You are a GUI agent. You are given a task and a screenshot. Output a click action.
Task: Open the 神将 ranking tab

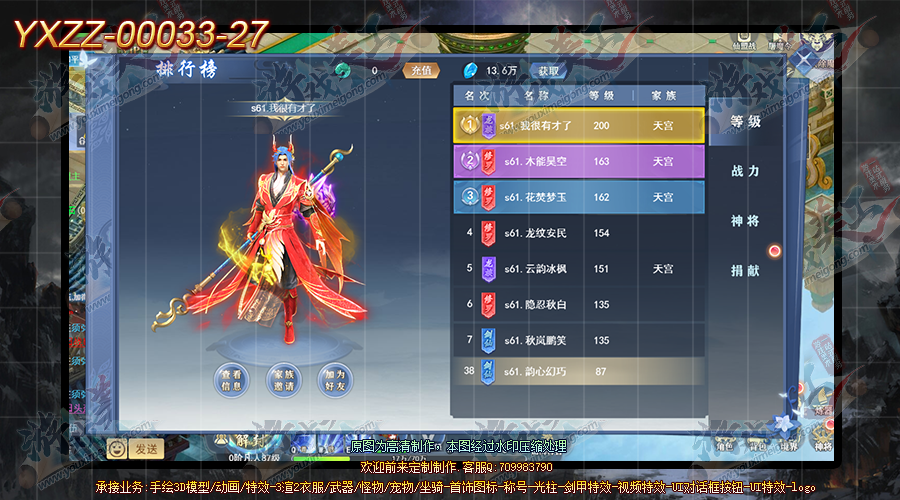pyautogui.click(x=745, y=220)
